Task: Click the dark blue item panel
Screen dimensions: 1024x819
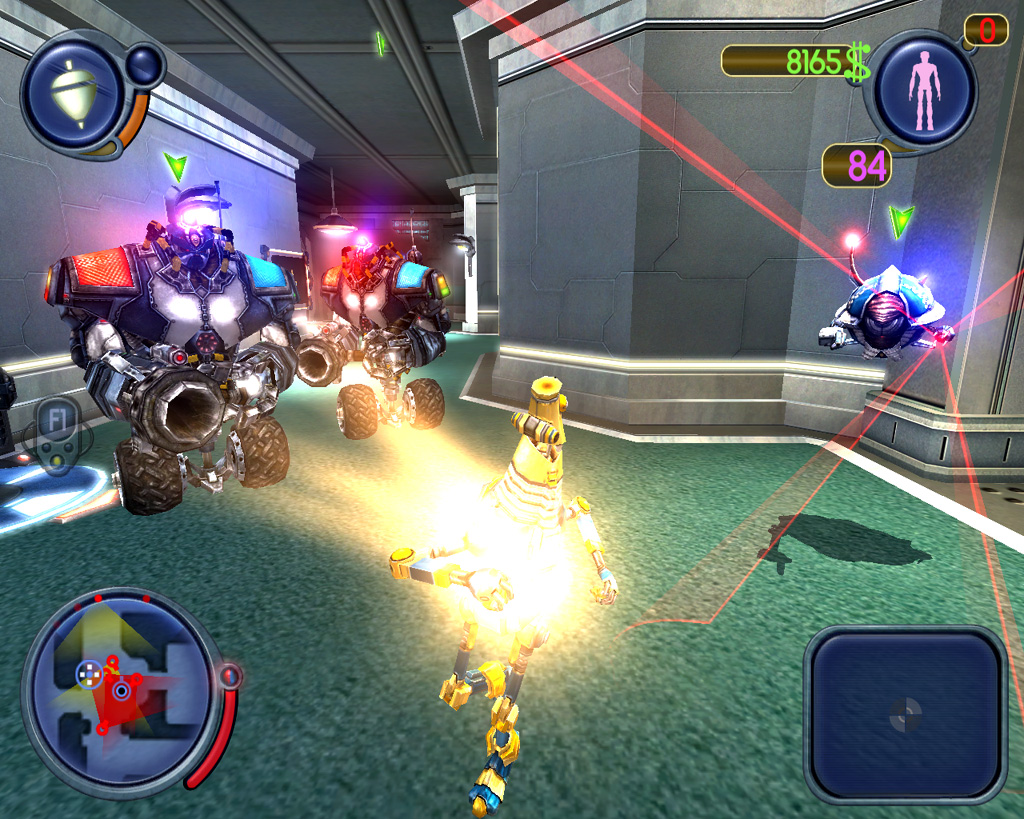Action: 905,713
